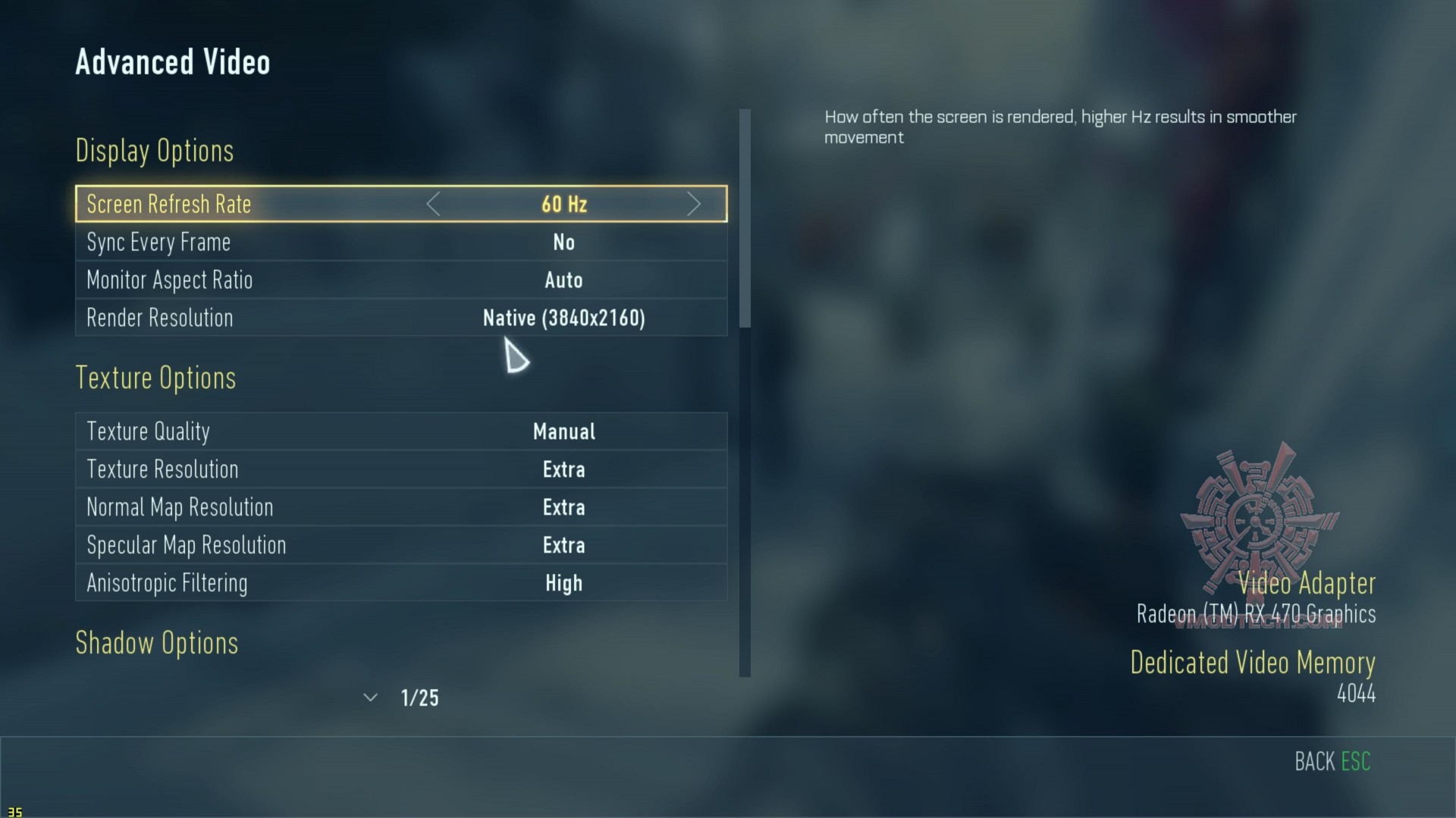This screenshot has height=818, width=1456.
Task: Go back with the BACK button
Action: point(1332,761)
